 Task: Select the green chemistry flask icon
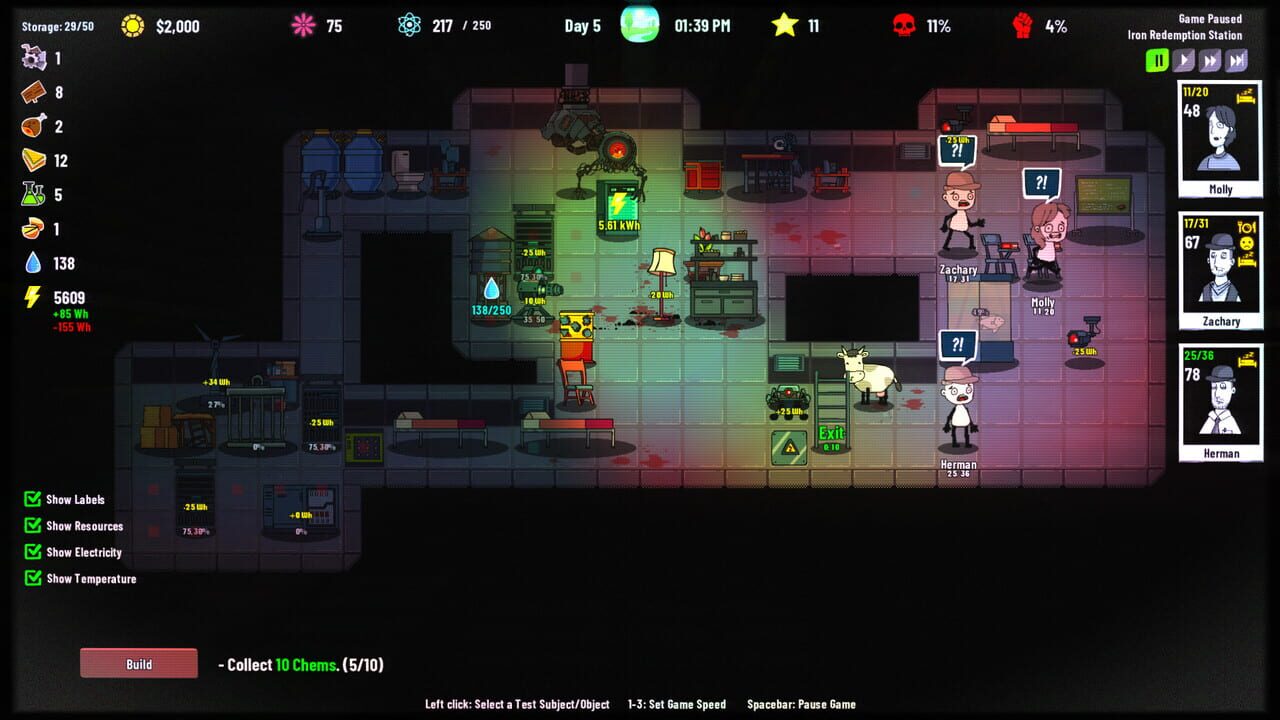point(33,194)
